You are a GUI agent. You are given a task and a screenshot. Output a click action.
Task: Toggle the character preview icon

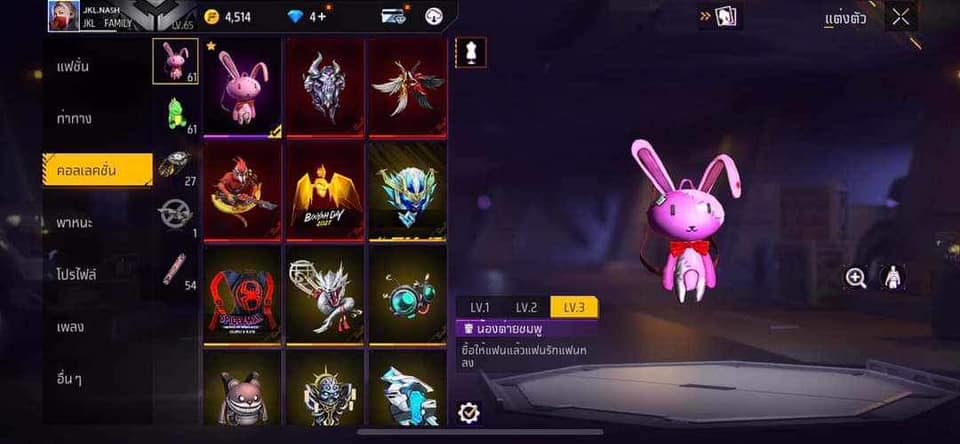tap(893, 278)
